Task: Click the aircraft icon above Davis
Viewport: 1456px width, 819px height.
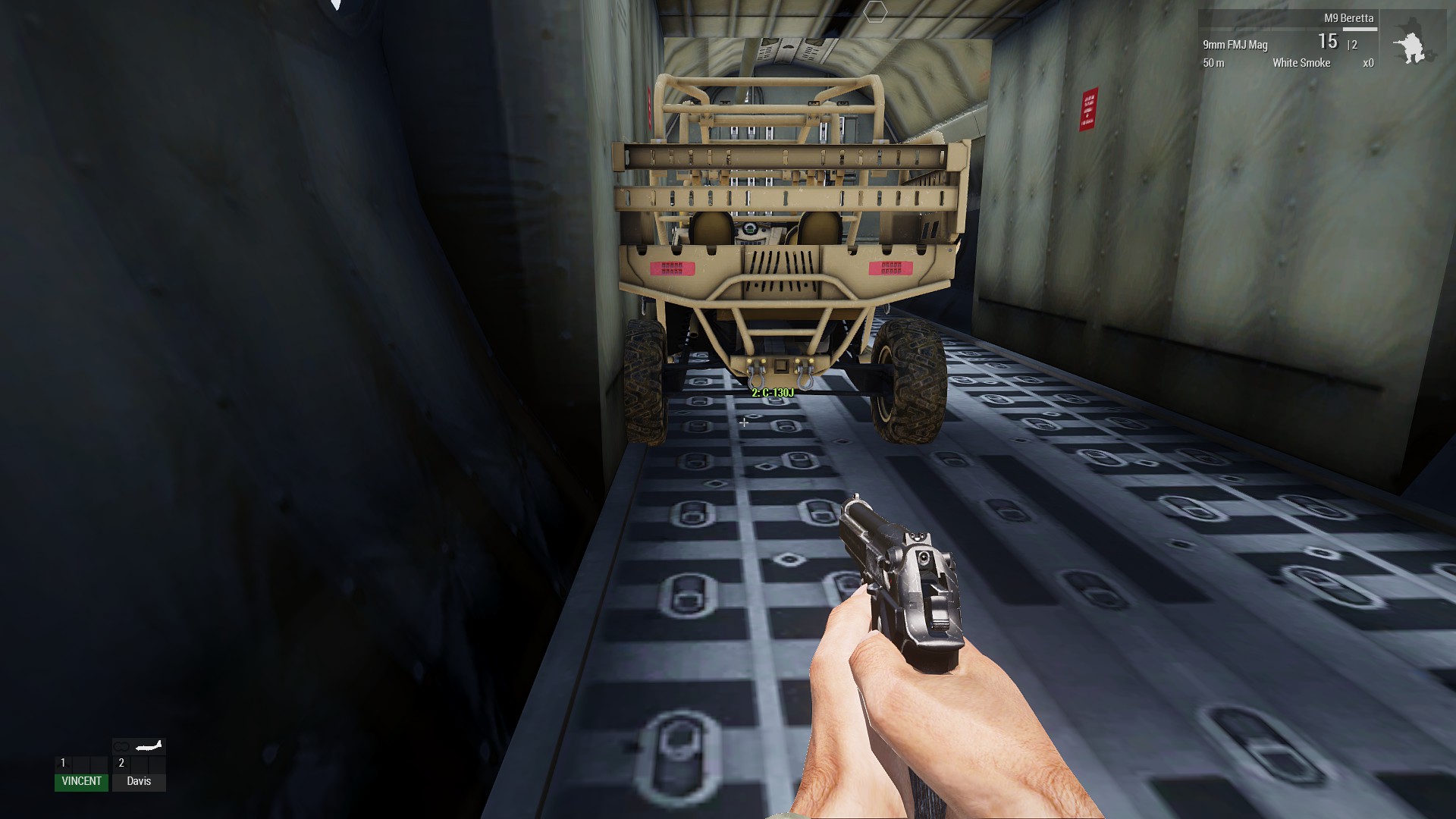Action: pos(149,746)
